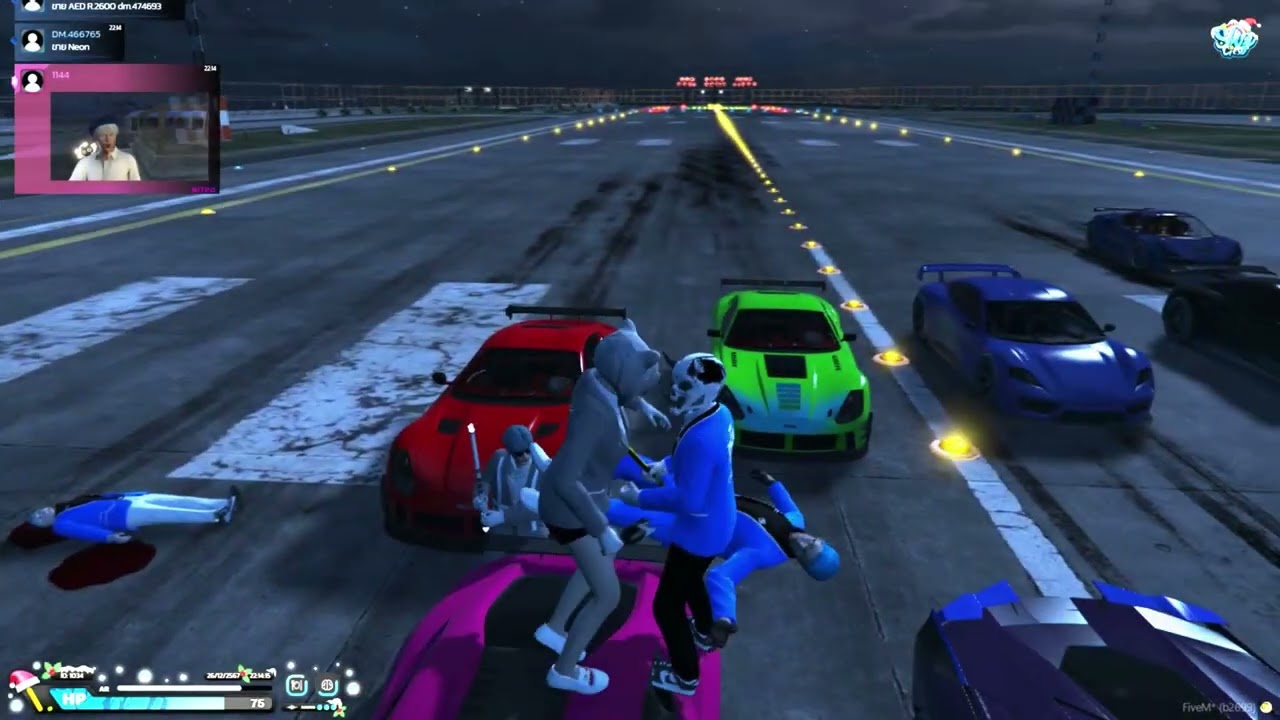
Task: Select the ขาย Neon notification entry
Action: (71, 47)
